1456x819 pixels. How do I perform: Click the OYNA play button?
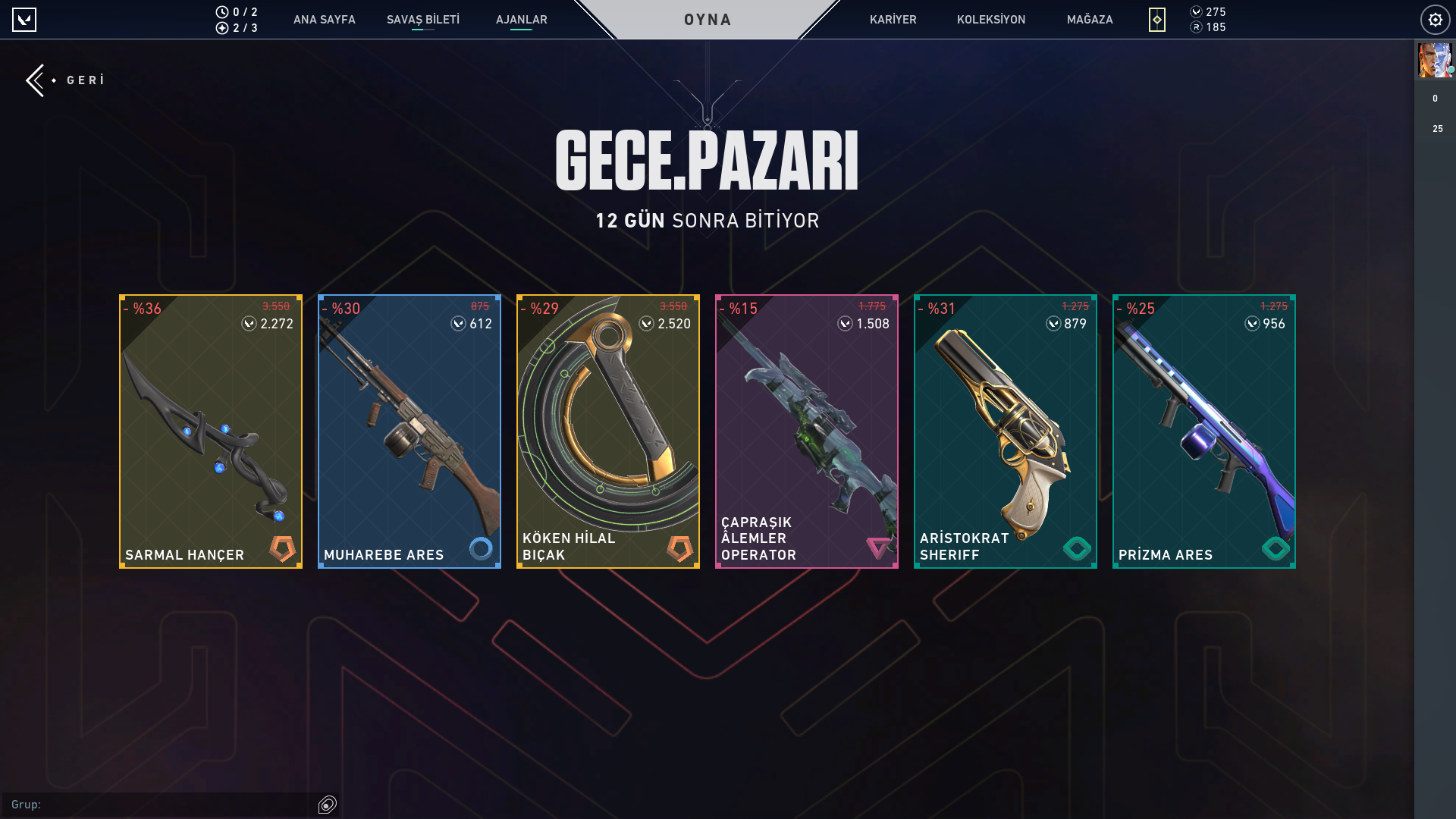[708, 20]
